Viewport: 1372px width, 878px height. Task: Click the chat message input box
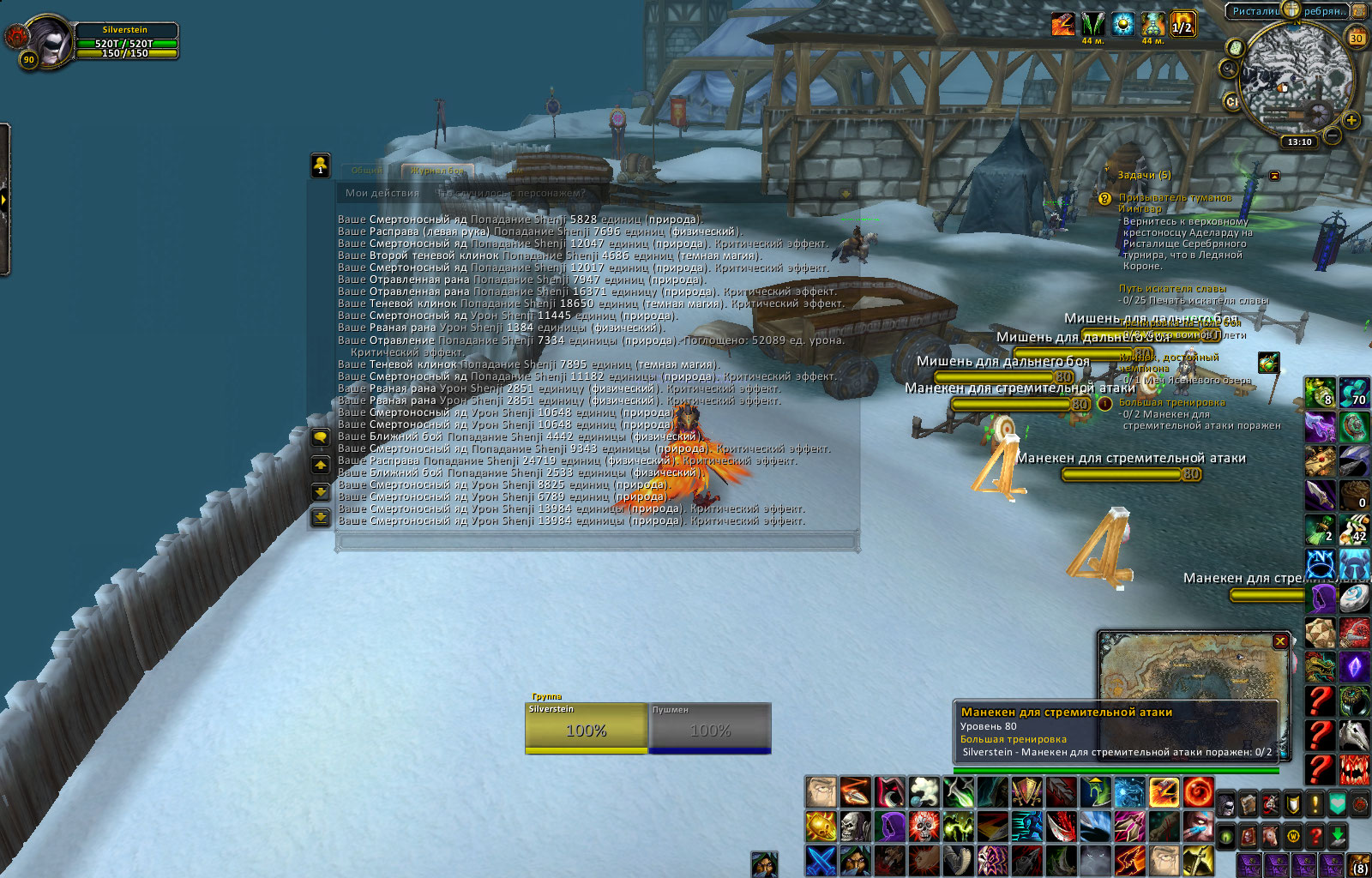point(597,541)
